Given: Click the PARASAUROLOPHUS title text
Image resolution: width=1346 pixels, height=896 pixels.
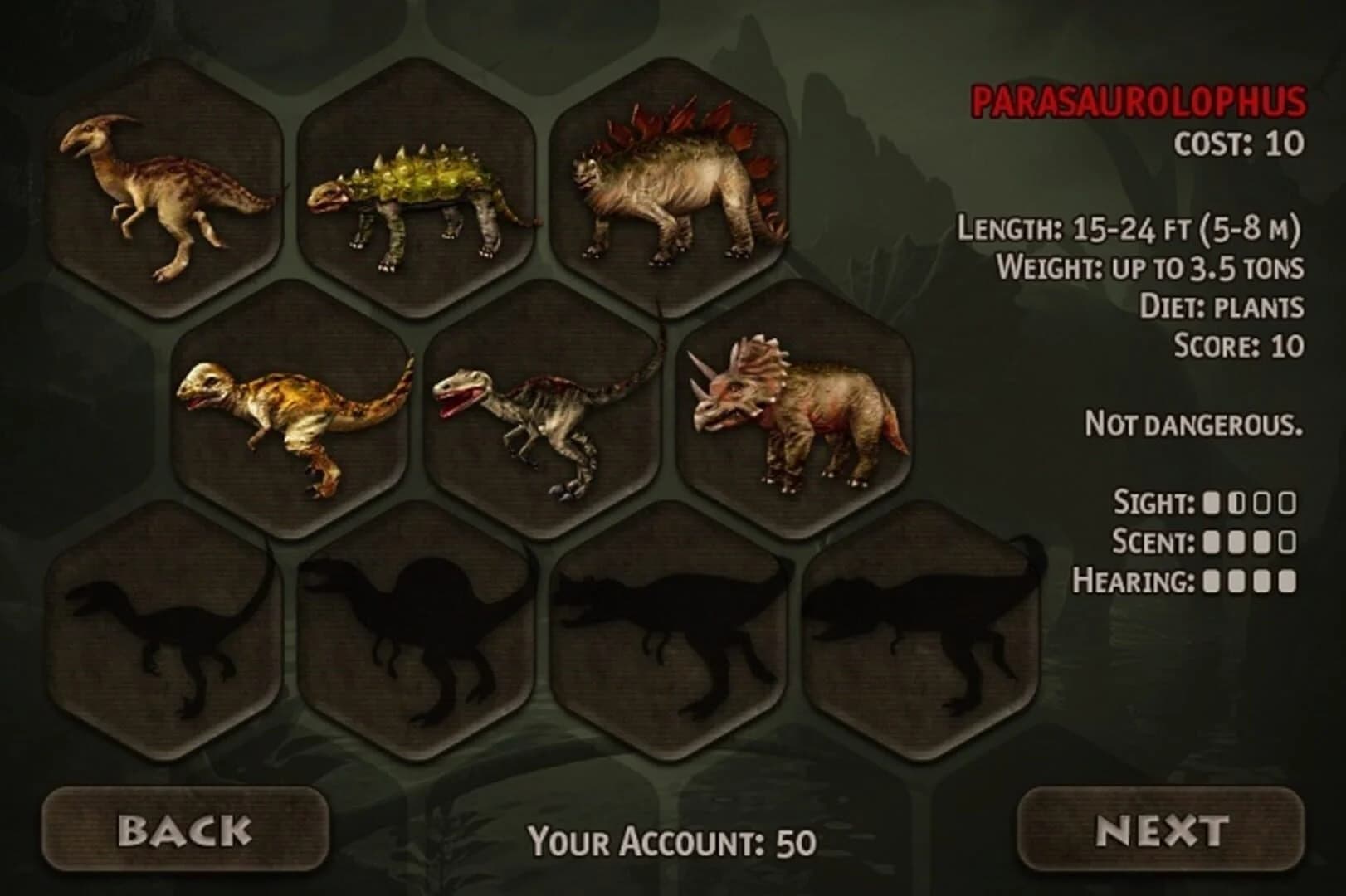Looking at the screenshot, I should (x=1139, y=102).
